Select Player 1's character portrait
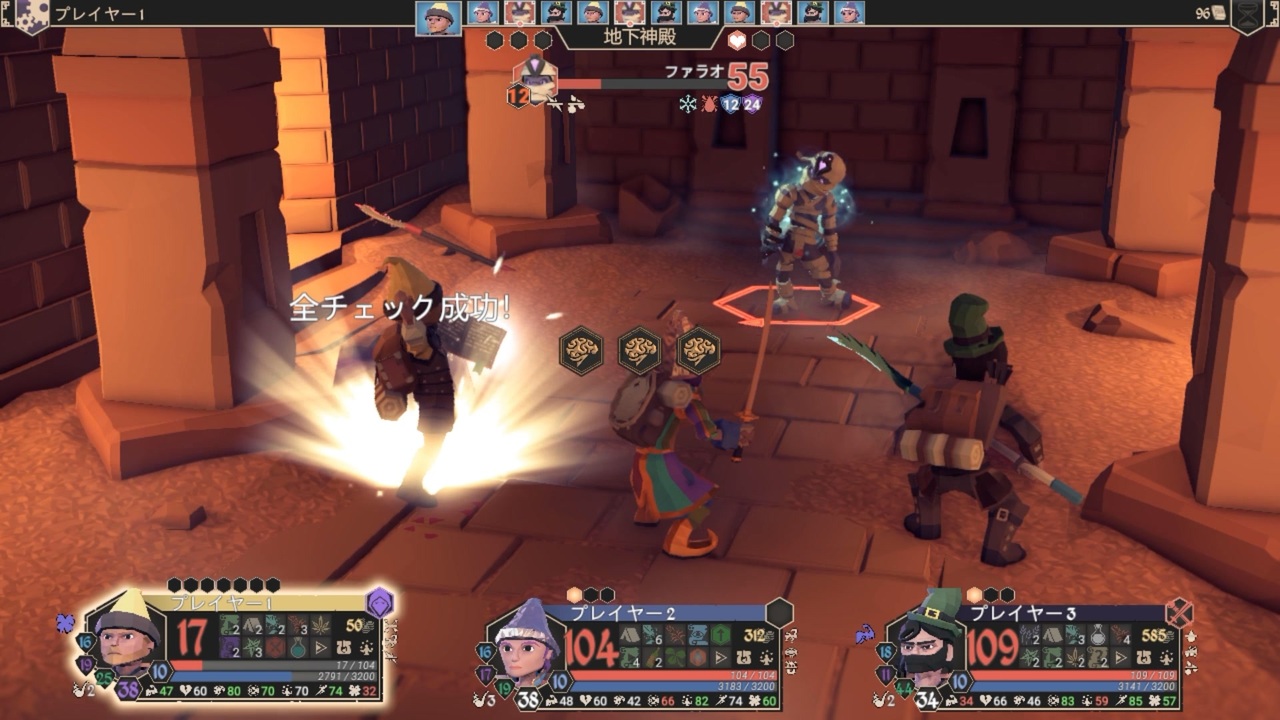This screenshot has width=1280, height=720. (x=127, y=636)
